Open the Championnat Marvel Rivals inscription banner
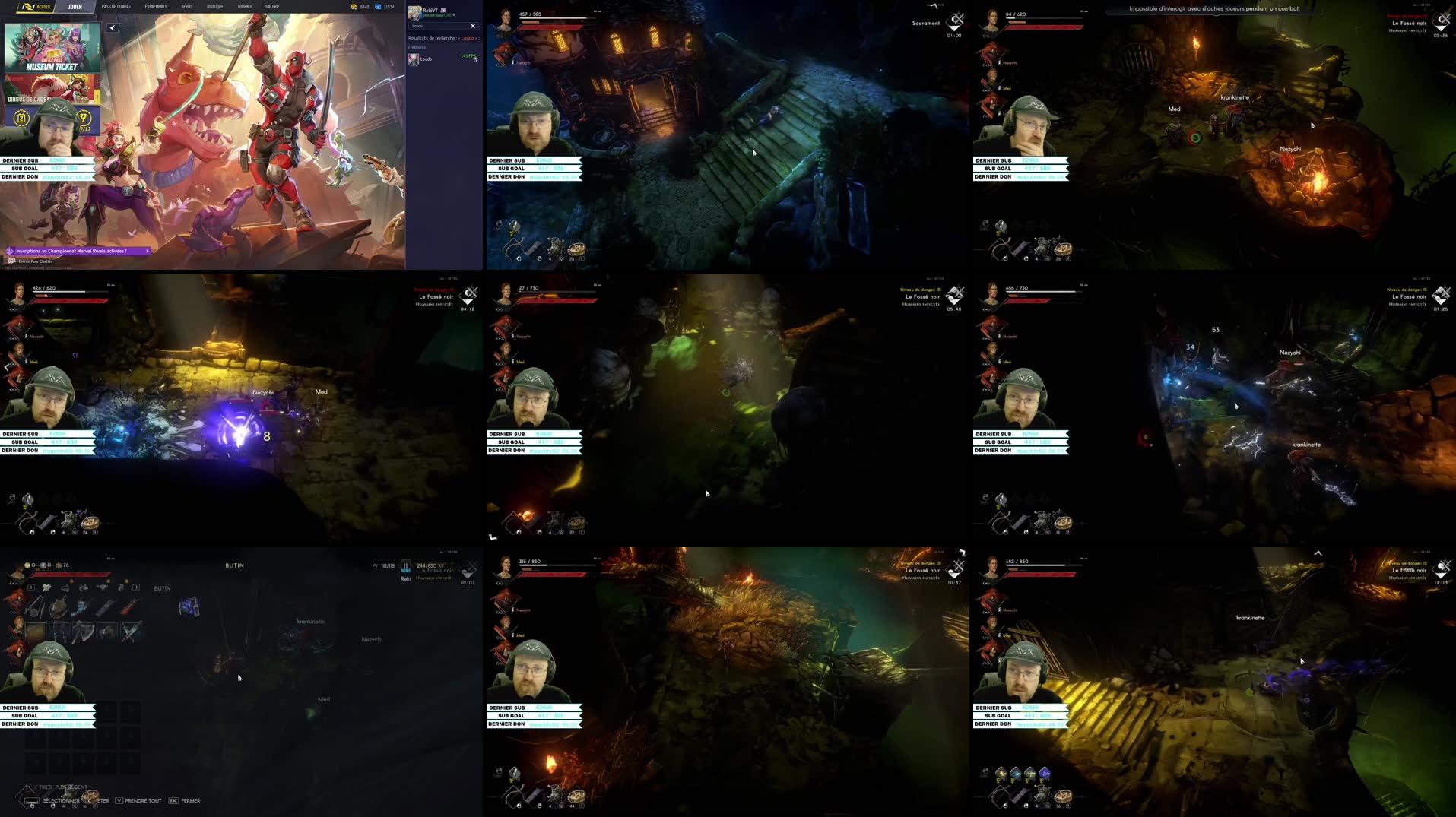The height and width of the screenshot is (817, 1456). click(76, 250)
